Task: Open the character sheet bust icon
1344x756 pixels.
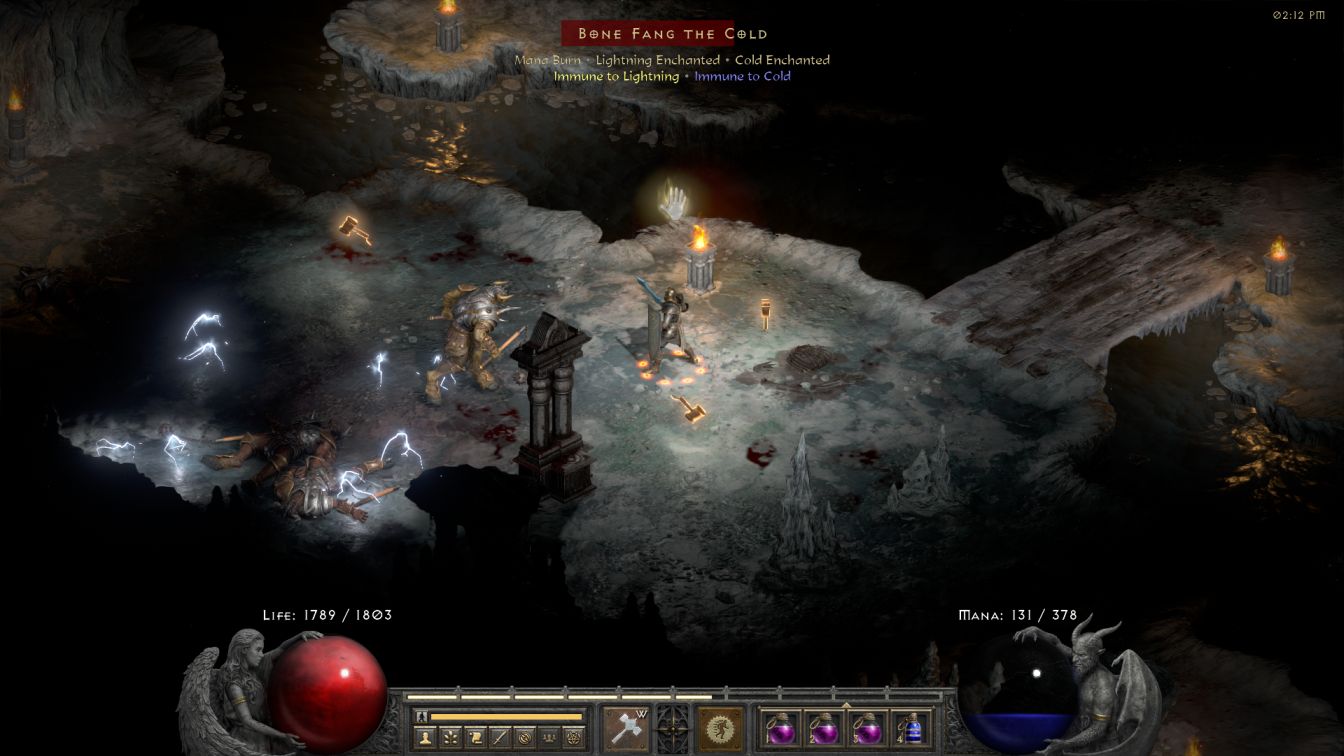Action: click(x=425, y=738)
